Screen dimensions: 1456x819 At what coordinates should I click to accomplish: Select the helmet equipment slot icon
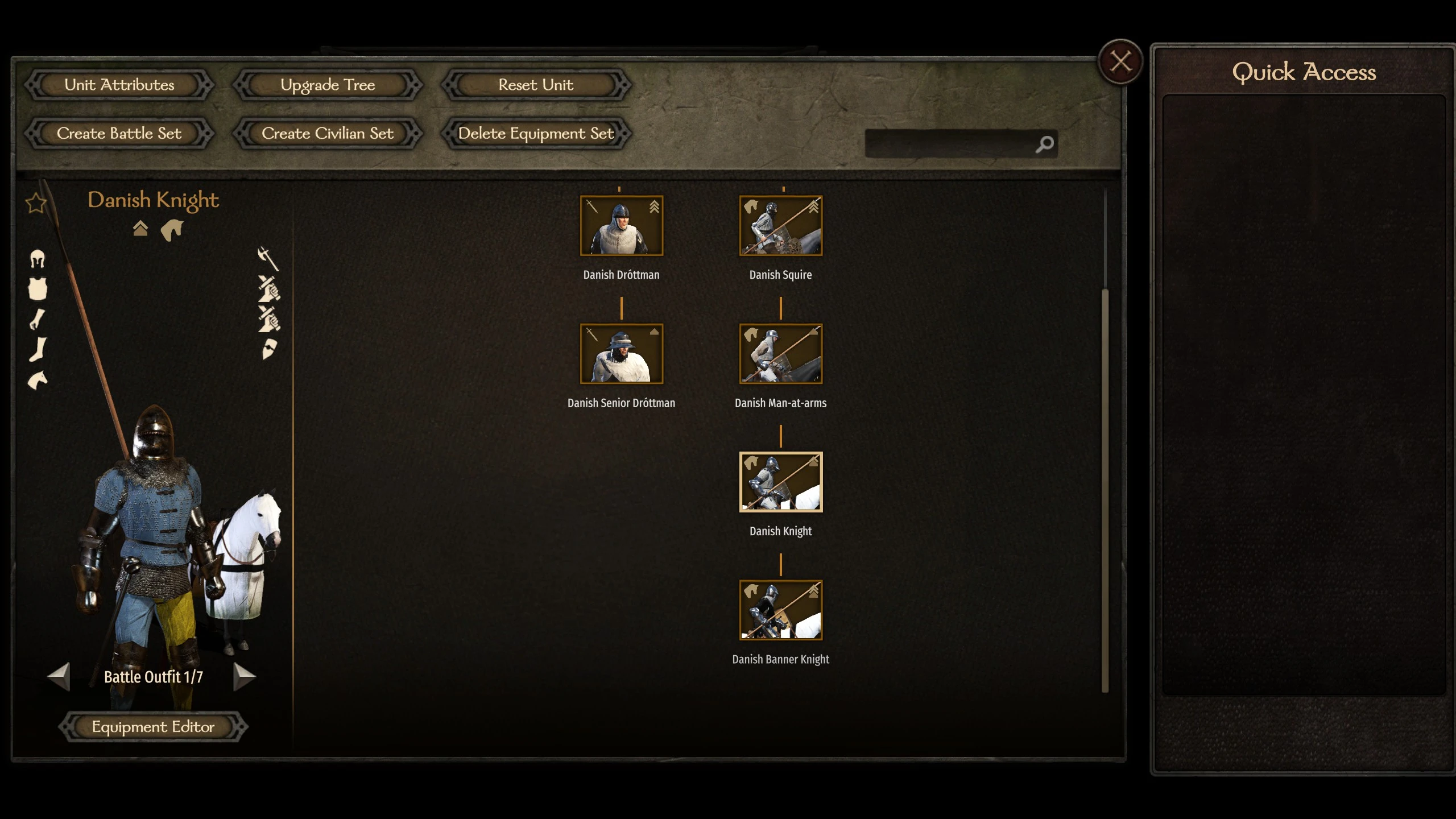pyautogui.click(x=38, y=259)
